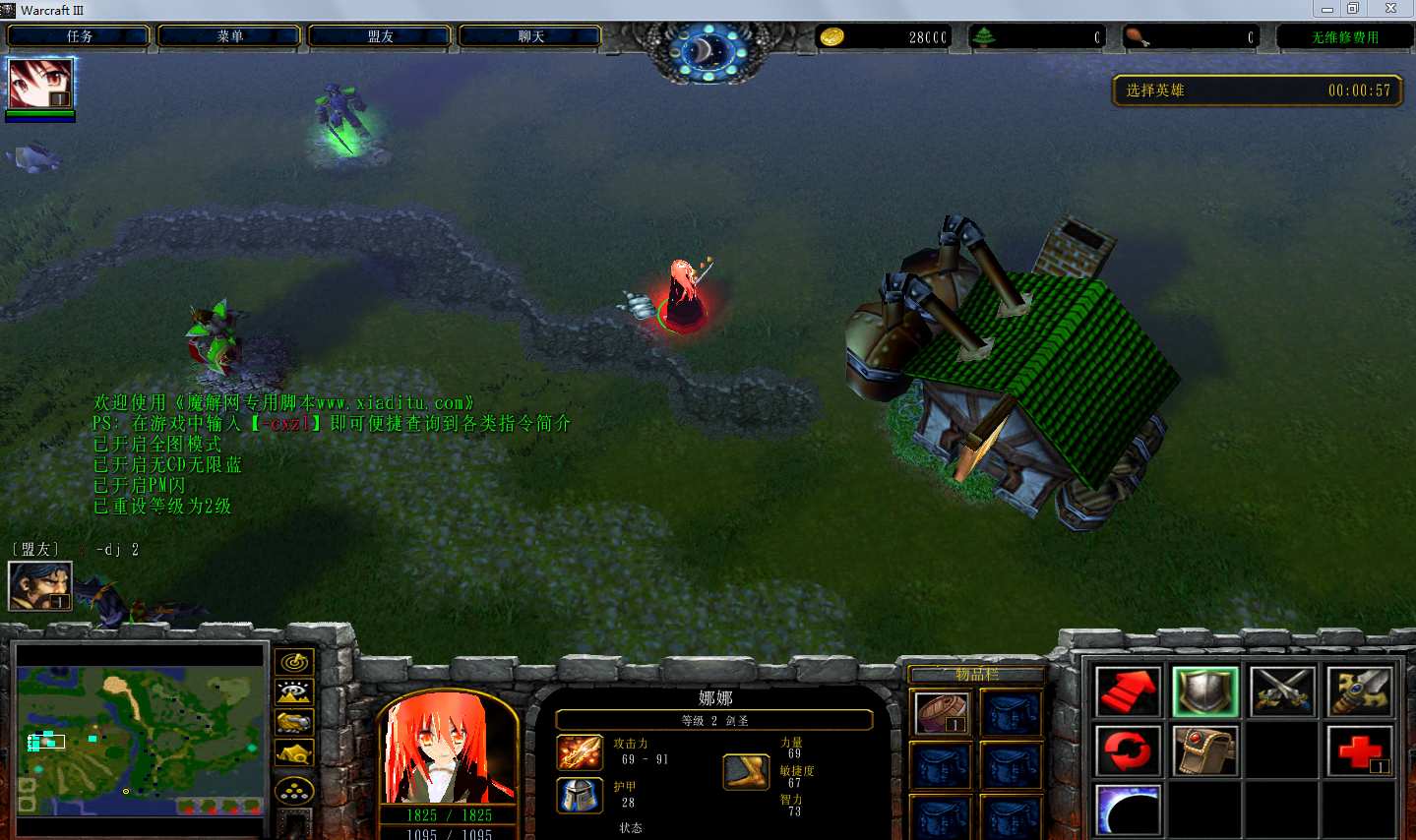Image resolution: width=1416 pixels, height=840 pixels.
Task: Activate the minimap signal ping button
Action: (x=293, y=662)
